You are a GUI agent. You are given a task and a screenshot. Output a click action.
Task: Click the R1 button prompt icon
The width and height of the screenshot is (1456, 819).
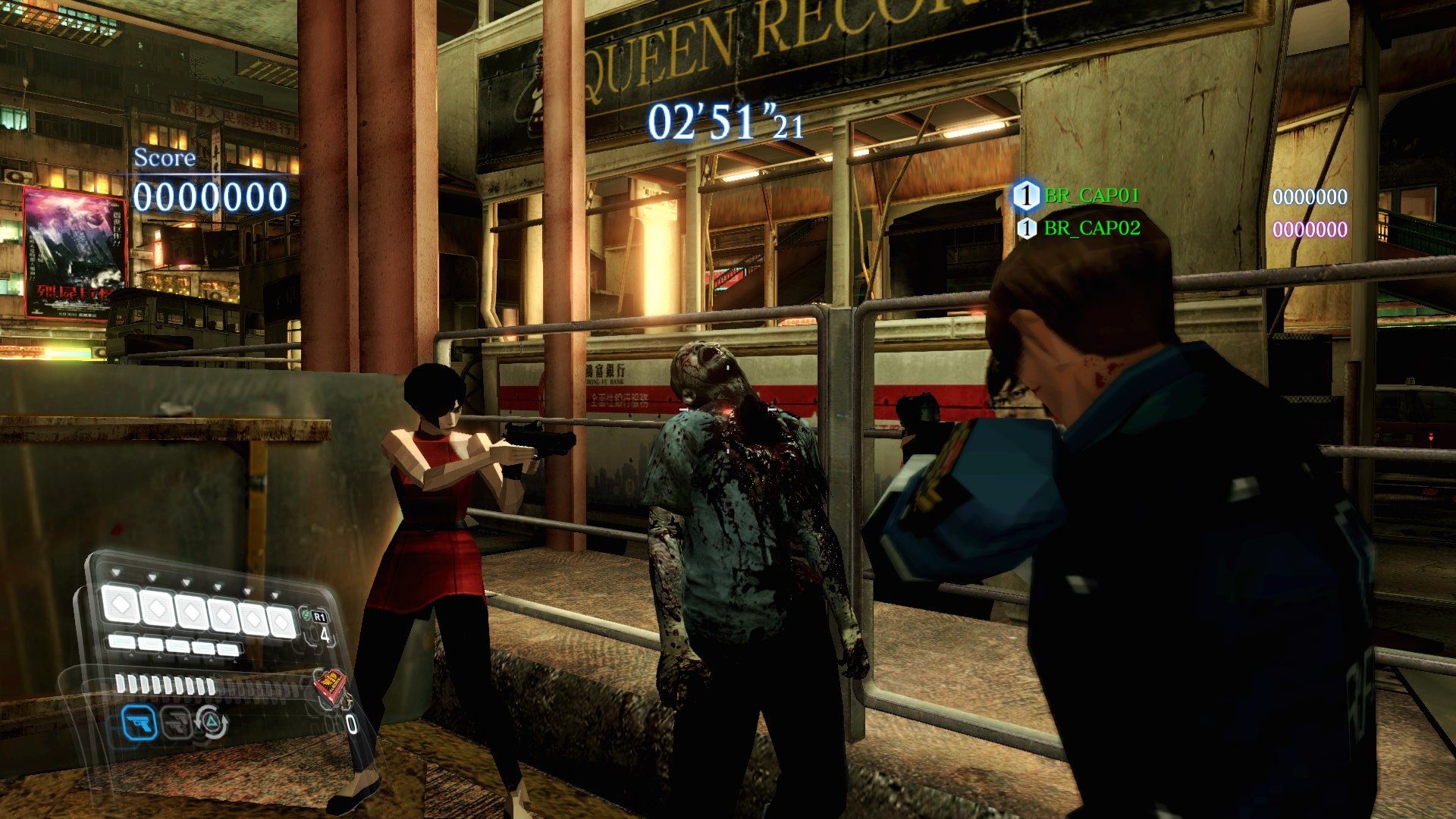tap(319, 616)
